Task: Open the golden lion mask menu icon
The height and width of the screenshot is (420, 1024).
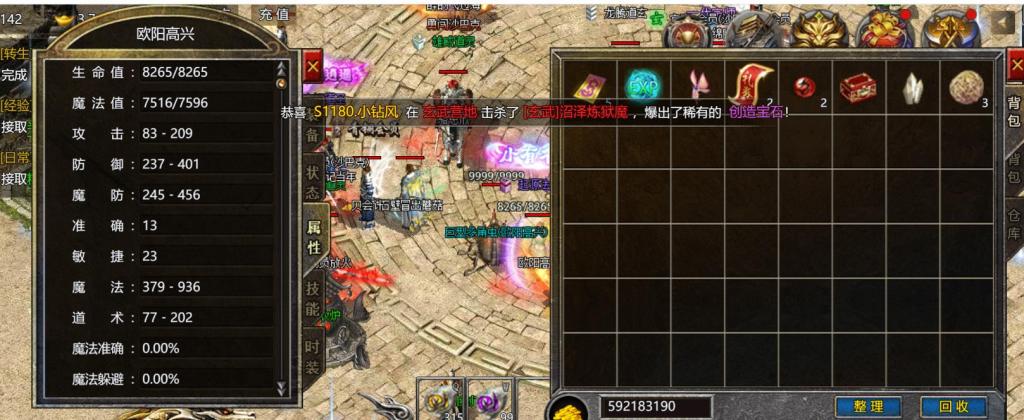Action: click(821, 28)
